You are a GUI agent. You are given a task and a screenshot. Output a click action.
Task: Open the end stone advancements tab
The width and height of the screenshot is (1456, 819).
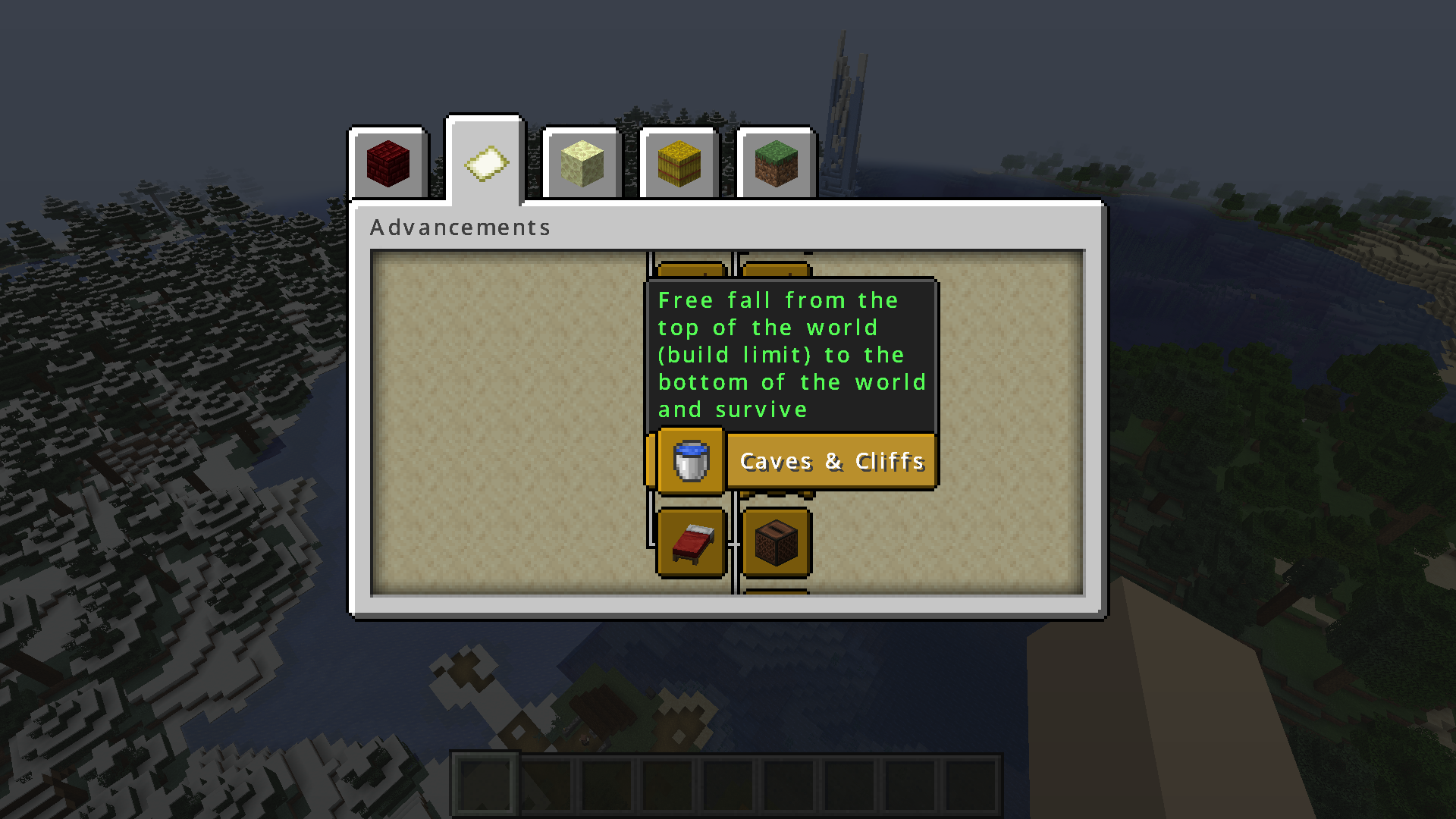click(582, 163)
